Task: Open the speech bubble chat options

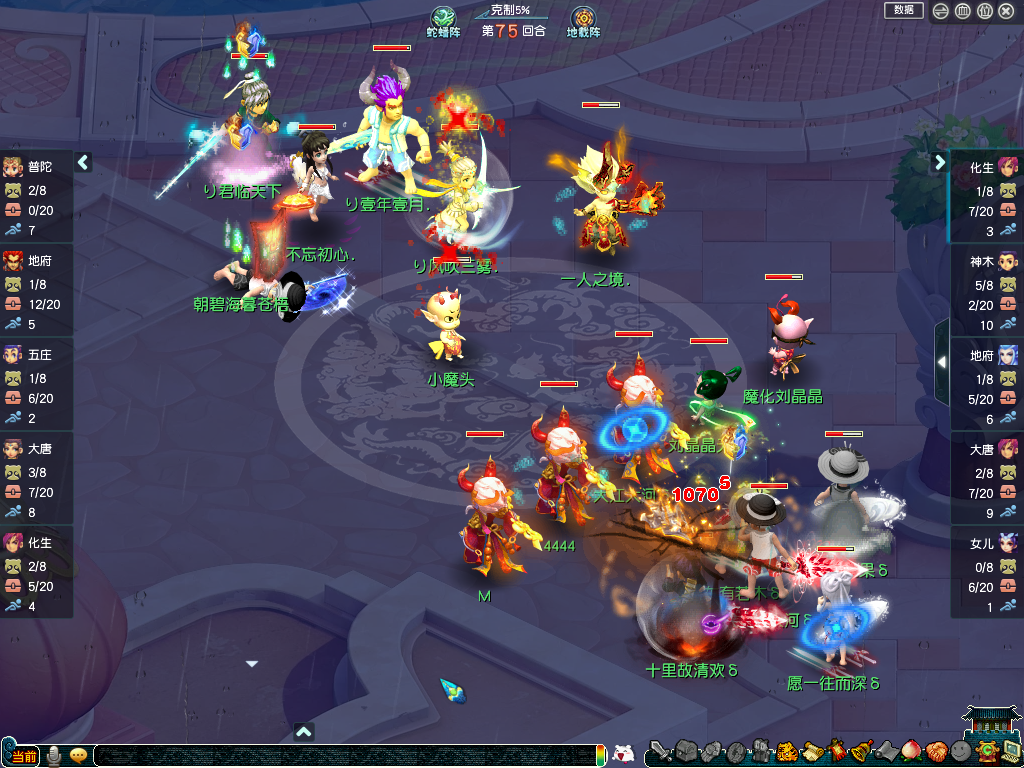Action: (x=78, y=755)
